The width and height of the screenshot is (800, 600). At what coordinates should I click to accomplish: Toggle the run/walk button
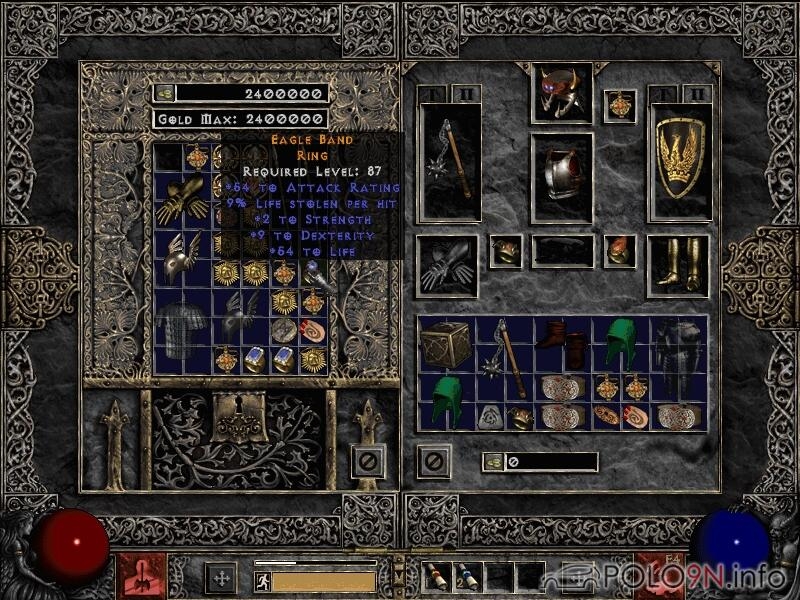coord(262,580)
